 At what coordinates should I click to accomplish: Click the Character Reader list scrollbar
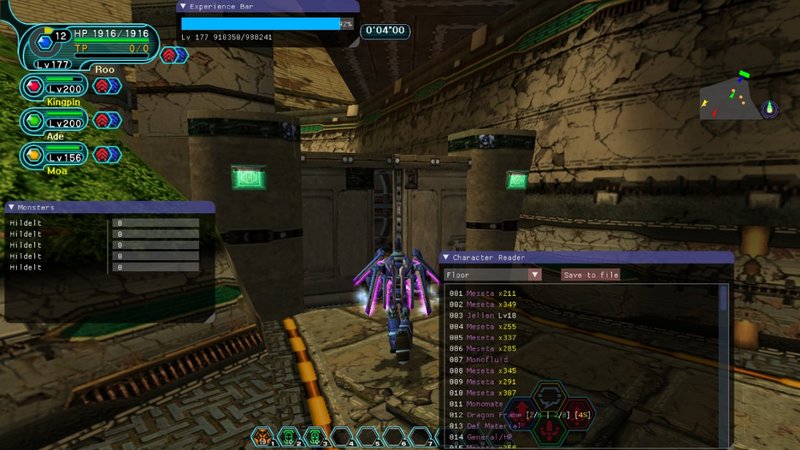coord(724,300)
